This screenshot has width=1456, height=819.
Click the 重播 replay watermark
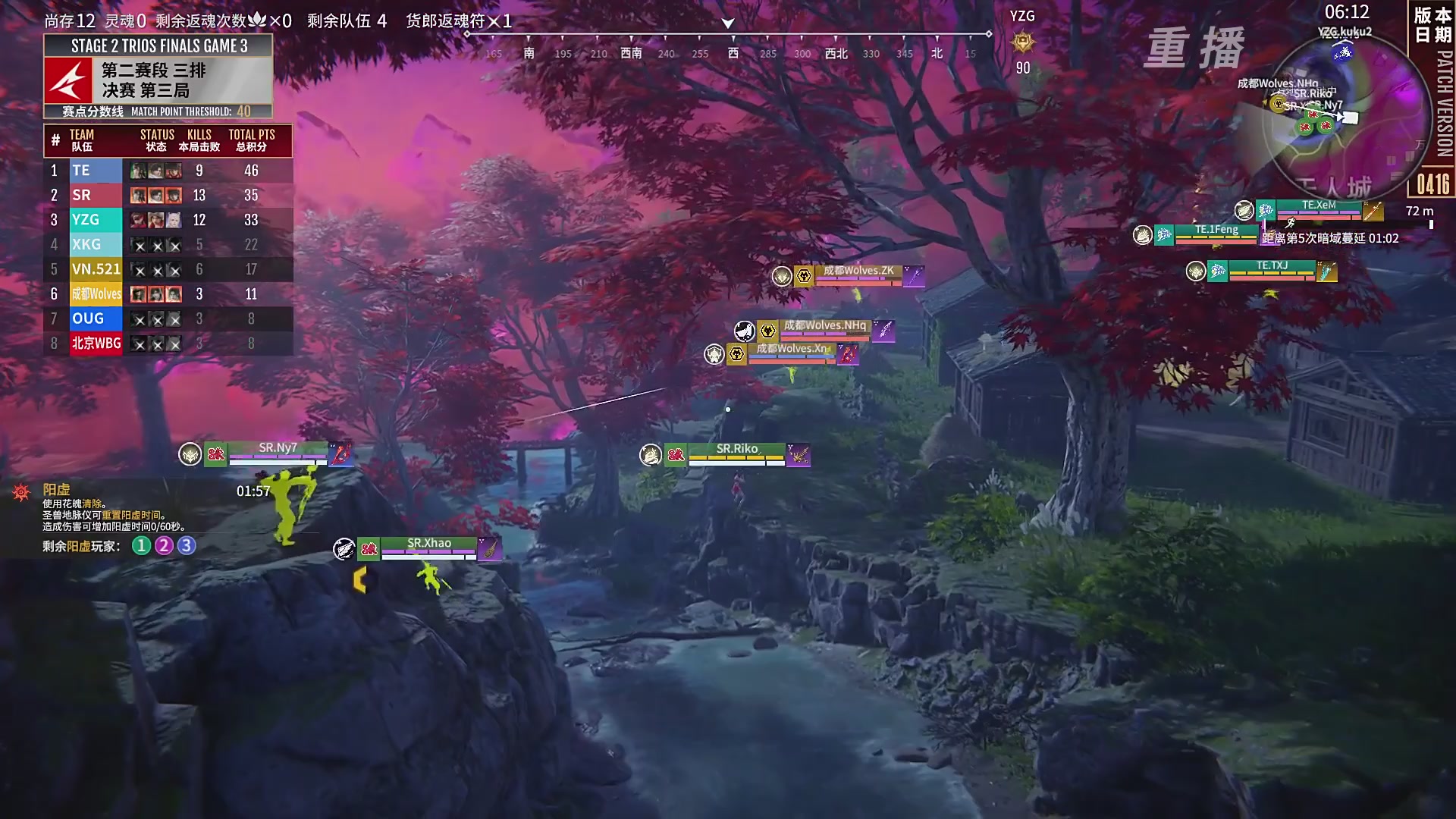pyautogui.click(x=1197, y=47)
